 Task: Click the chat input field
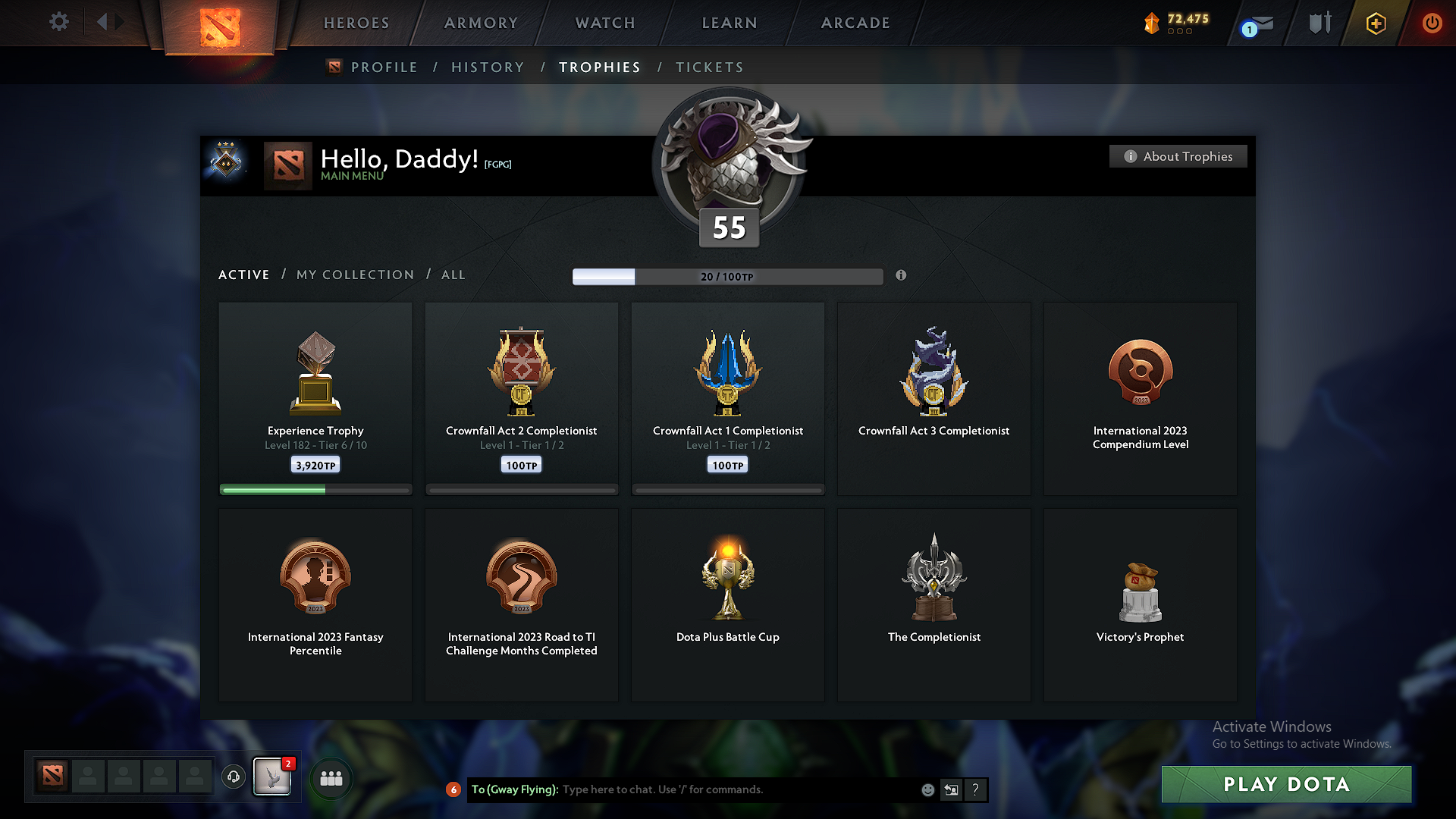click(728, 789)
